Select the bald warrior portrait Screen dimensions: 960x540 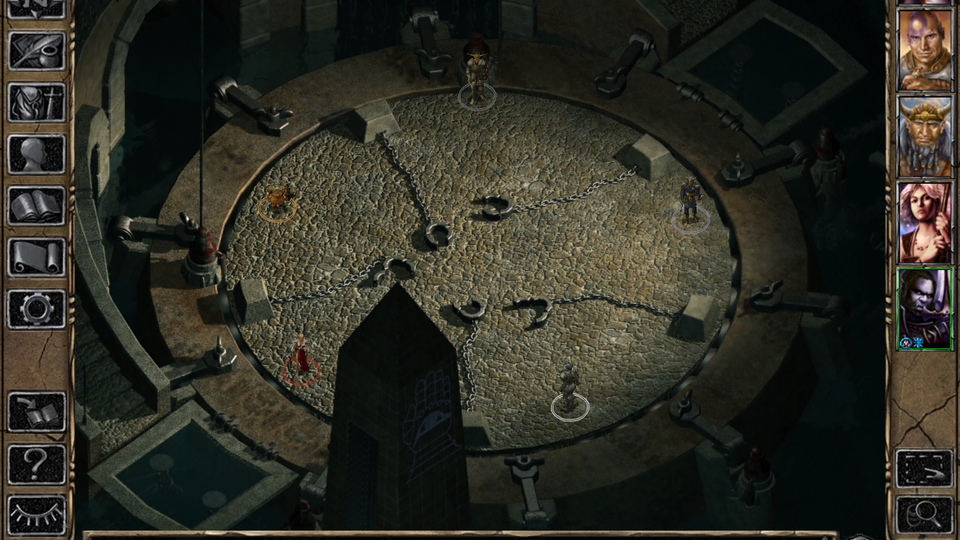tap(924, 50)
